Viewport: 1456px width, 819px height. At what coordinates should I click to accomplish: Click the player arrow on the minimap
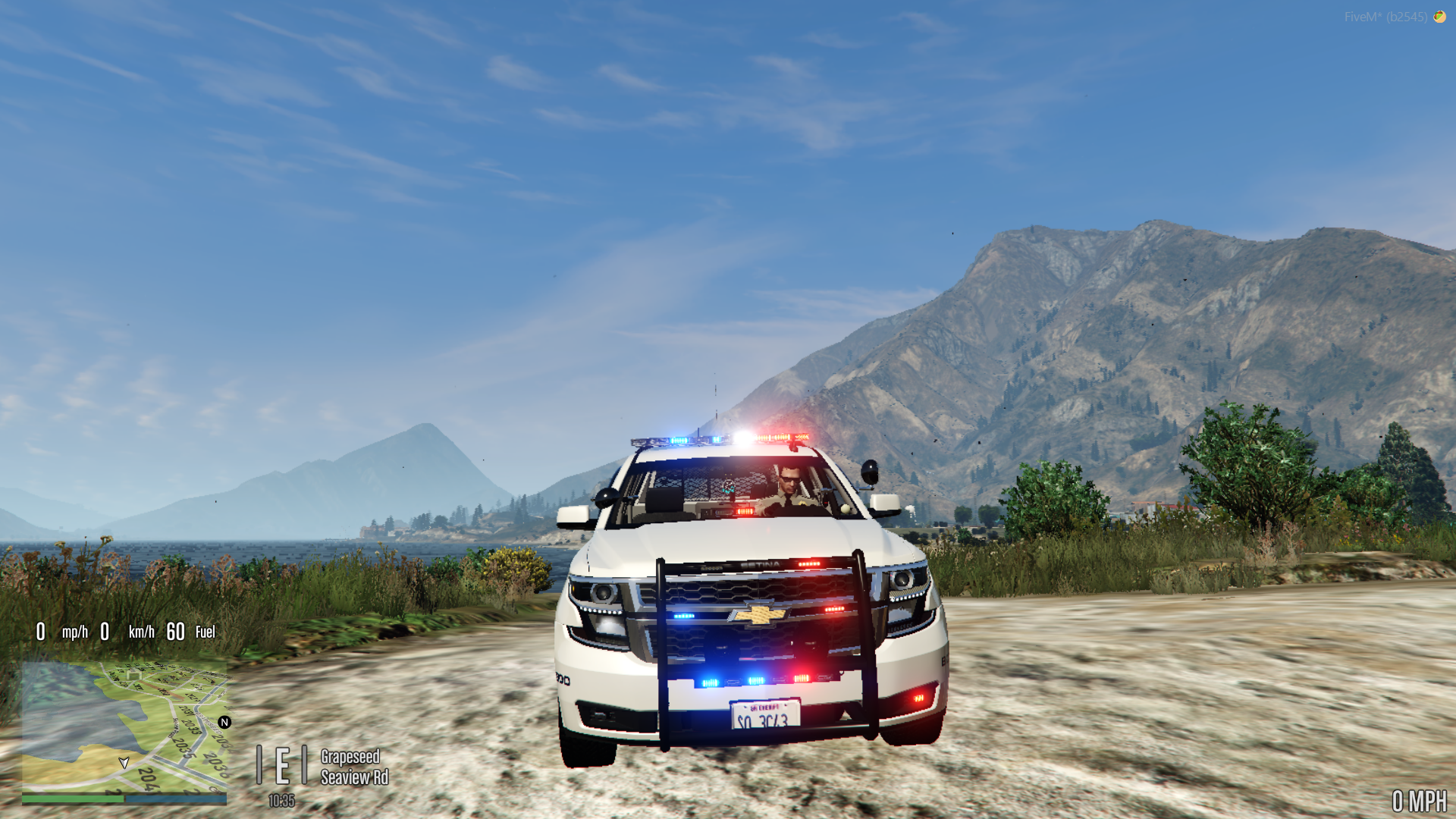point(124,762)
